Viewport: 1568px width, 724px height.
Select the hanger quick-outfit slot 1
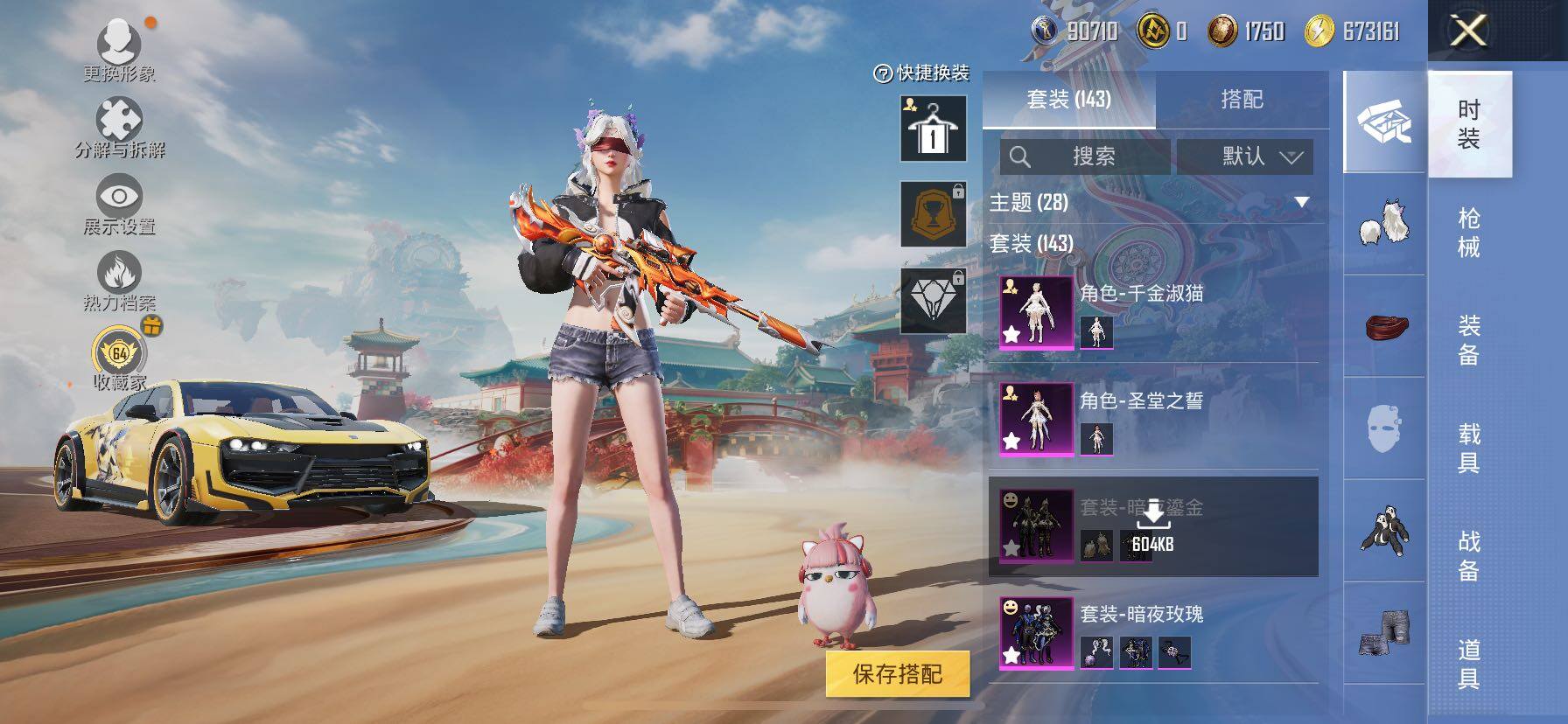(x=933, y=129)
